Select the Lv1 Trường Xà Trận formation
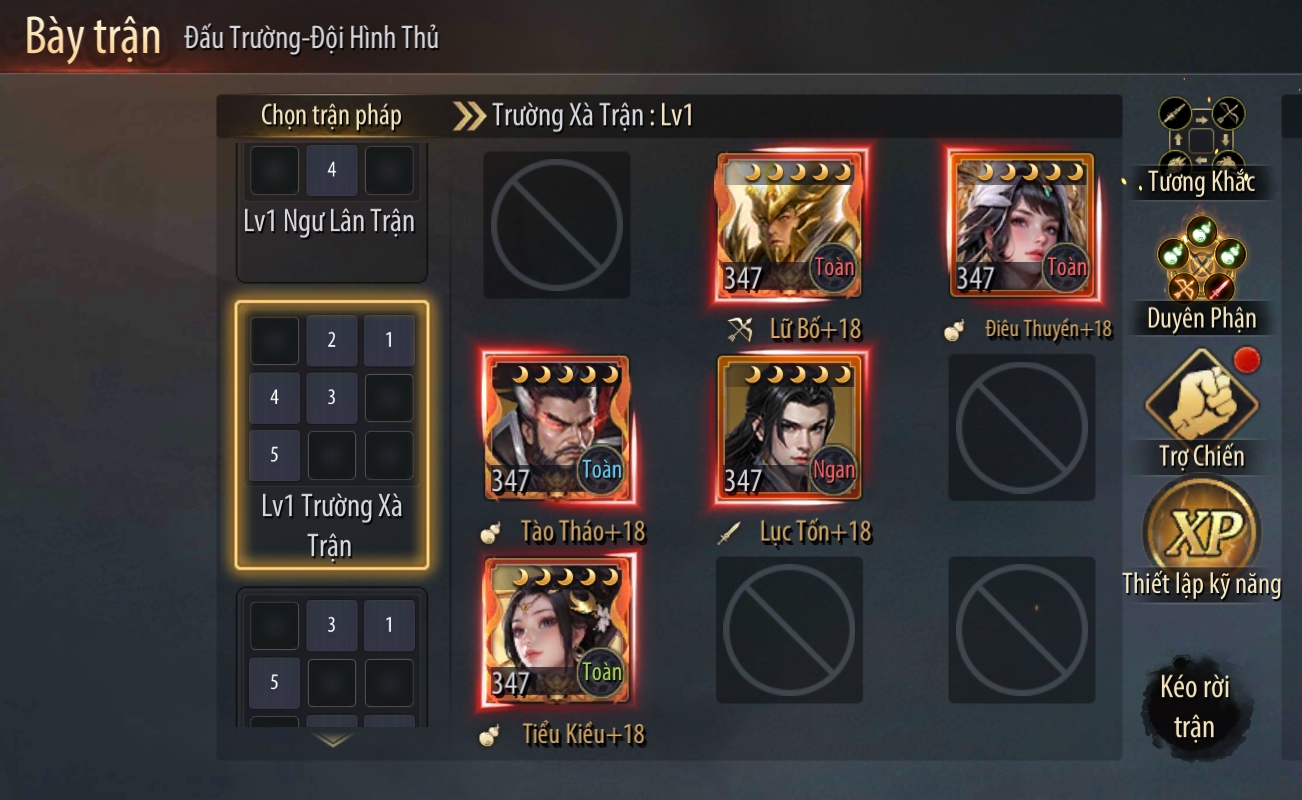The height and width of the screenshot is (800, 1302). click(331, 435)
